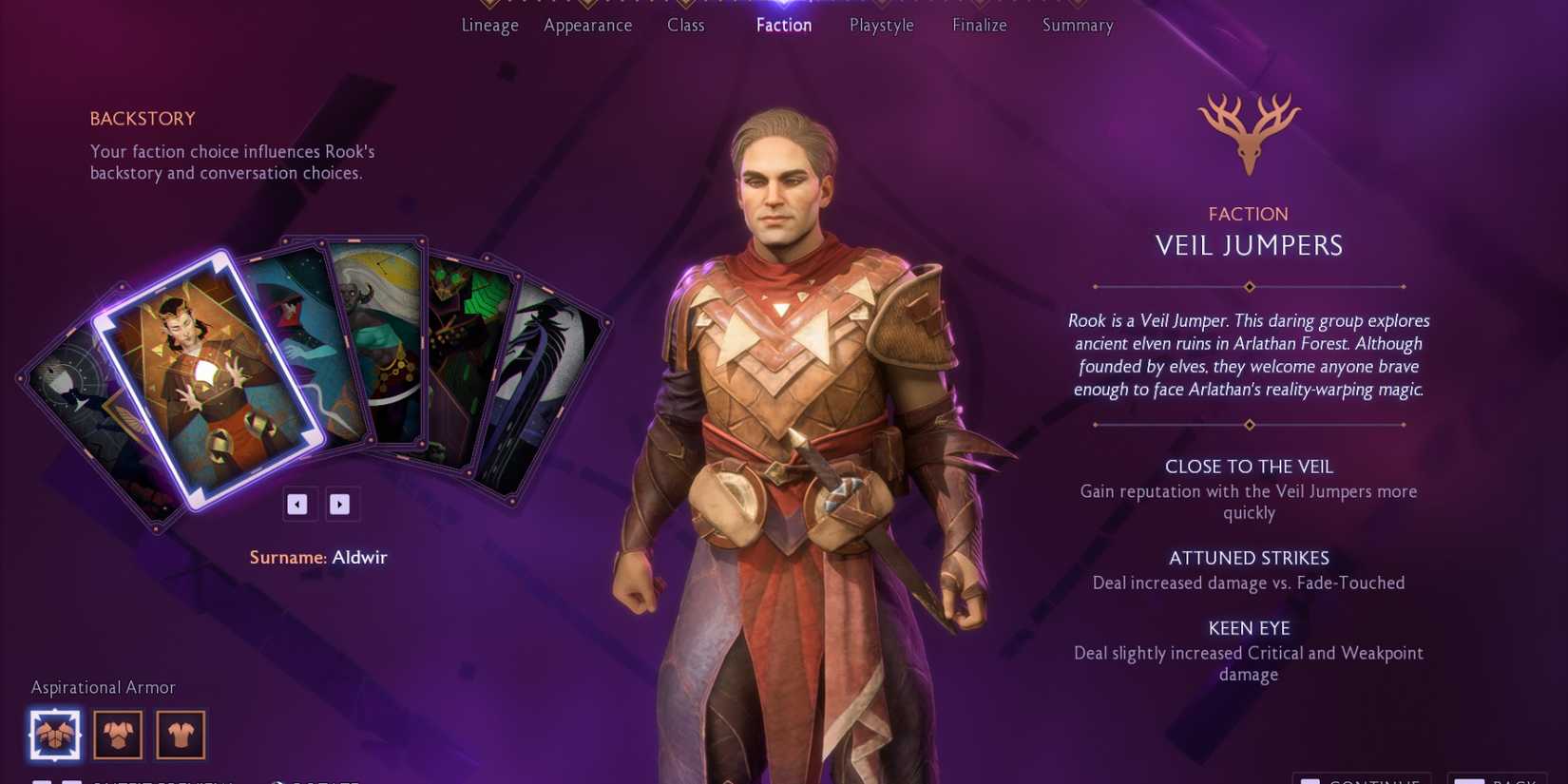Jump to the Summary tab
The height and width of the screenshot is (784, 1568).
(1077, 26)
